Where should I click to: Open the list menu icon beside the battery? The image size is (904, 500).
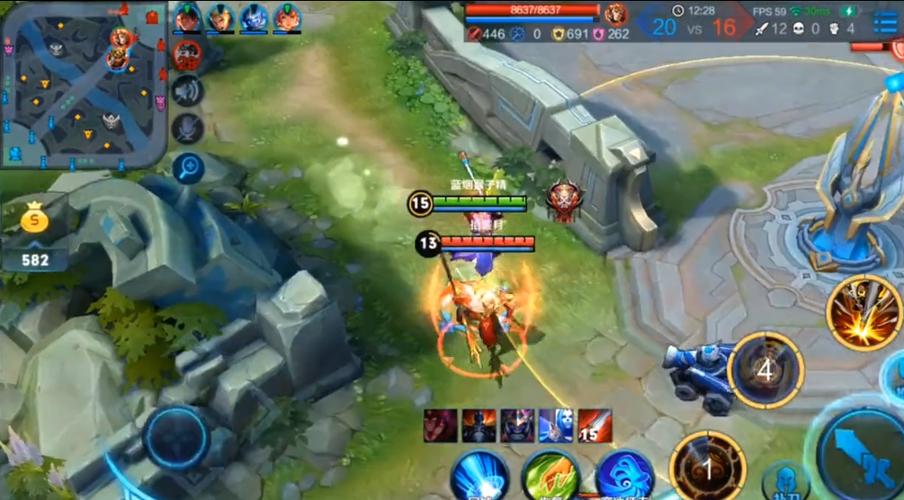884,21
